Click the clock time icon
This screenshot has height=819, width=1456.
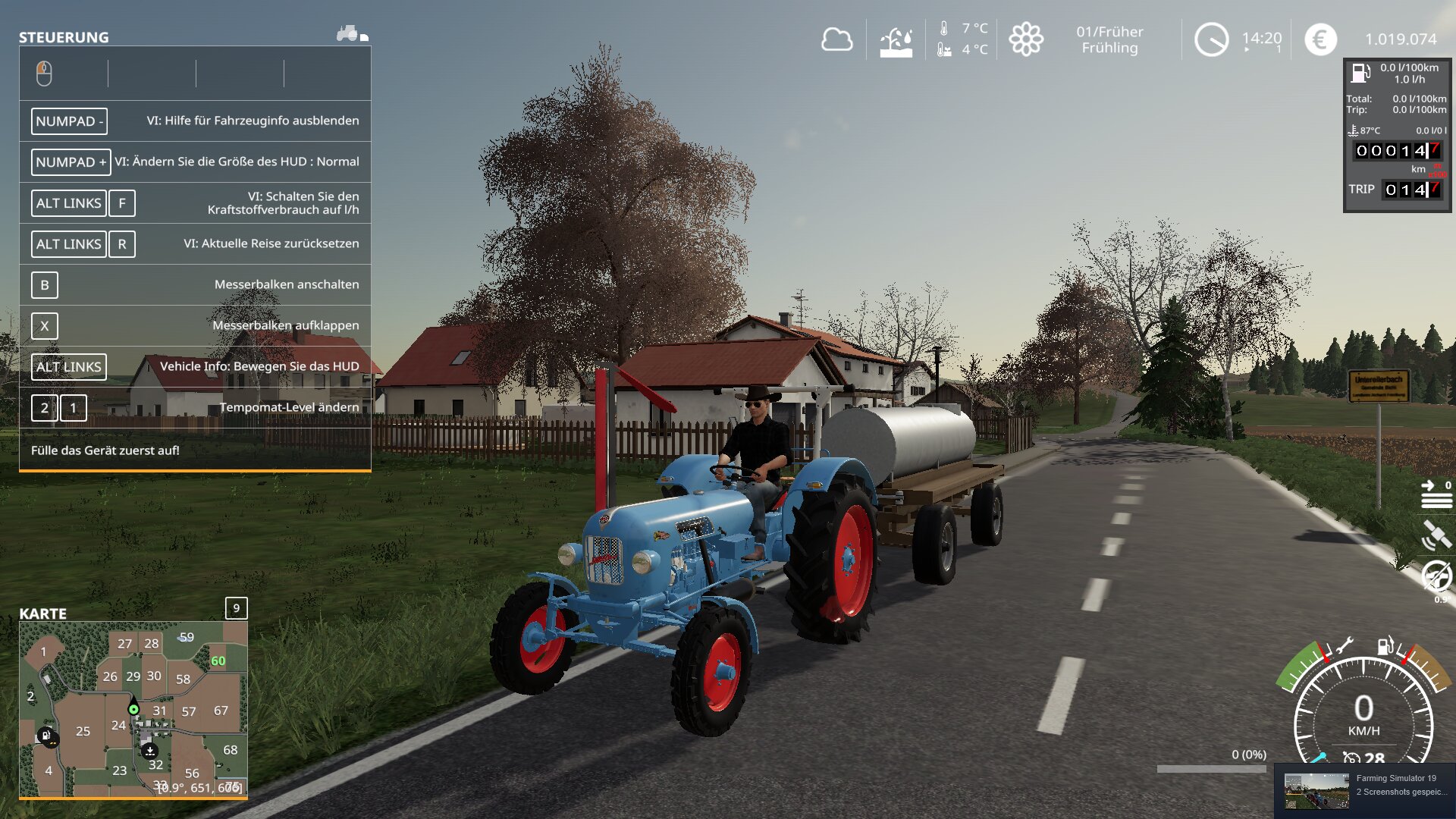point(1211,39)
